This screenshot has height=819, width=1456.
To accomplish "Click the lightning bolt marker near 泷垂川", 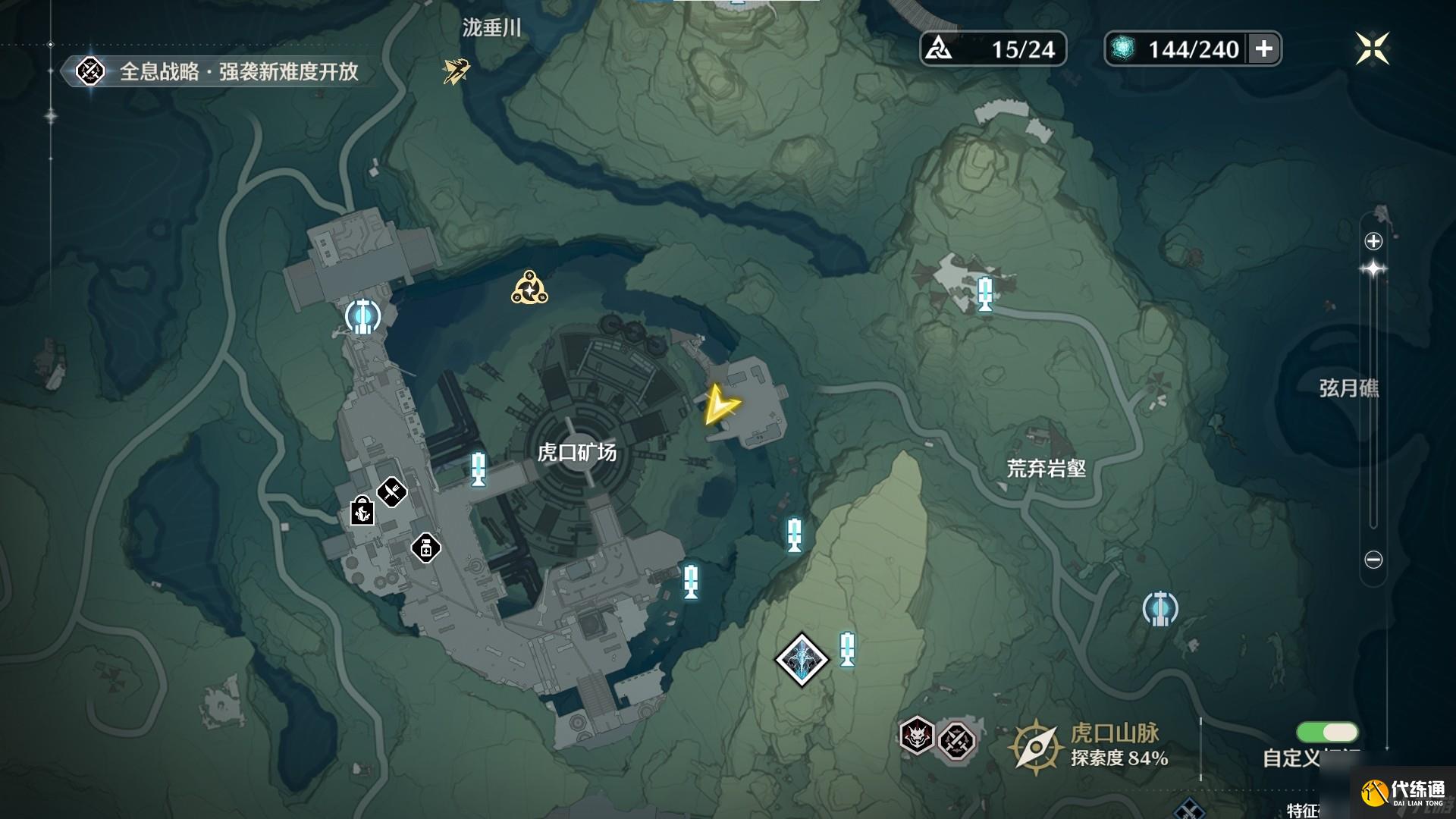I will tap(455, 71).
